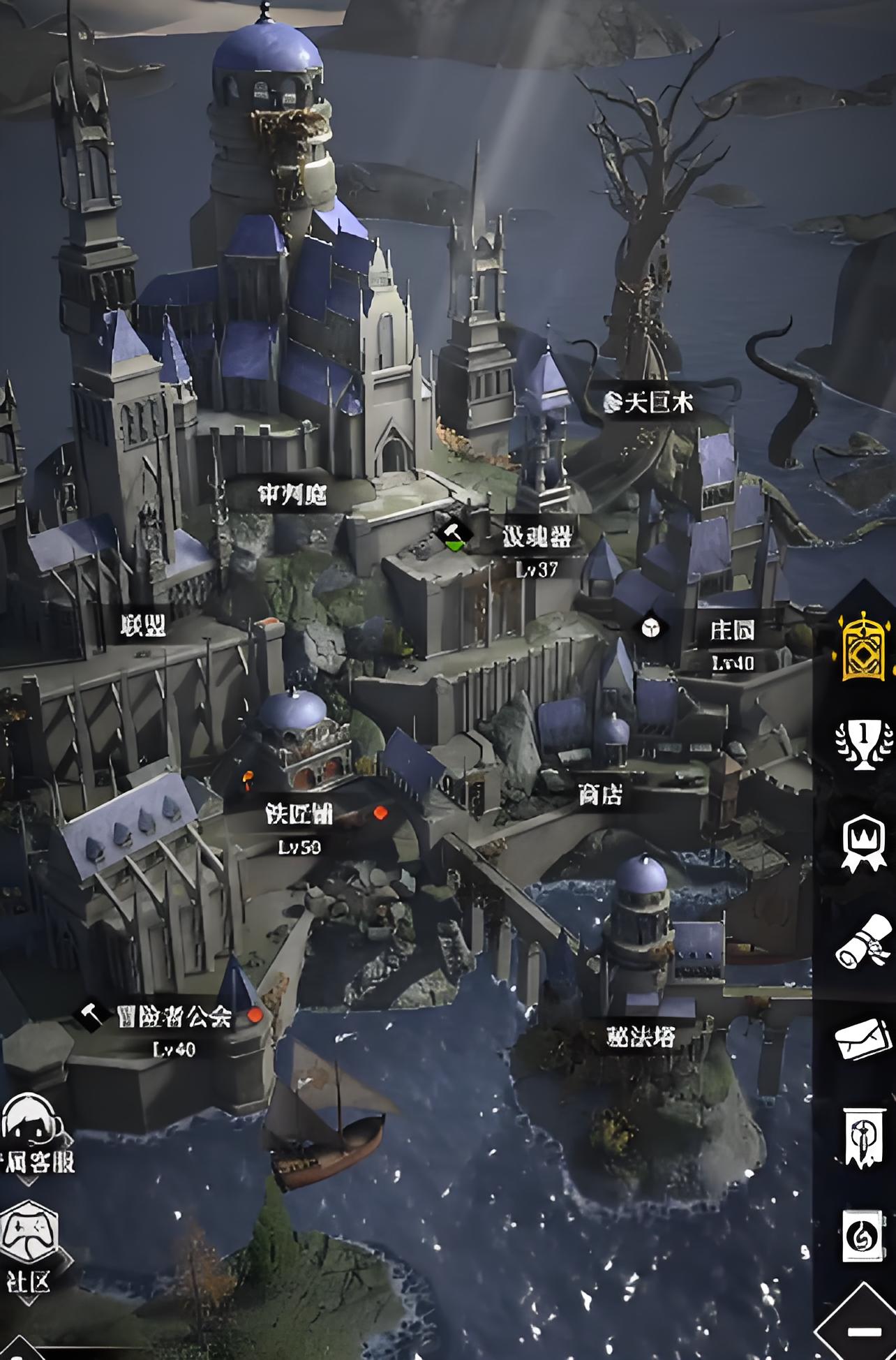Enter the 秘法塔 arcane tower label

(641, 1037)
